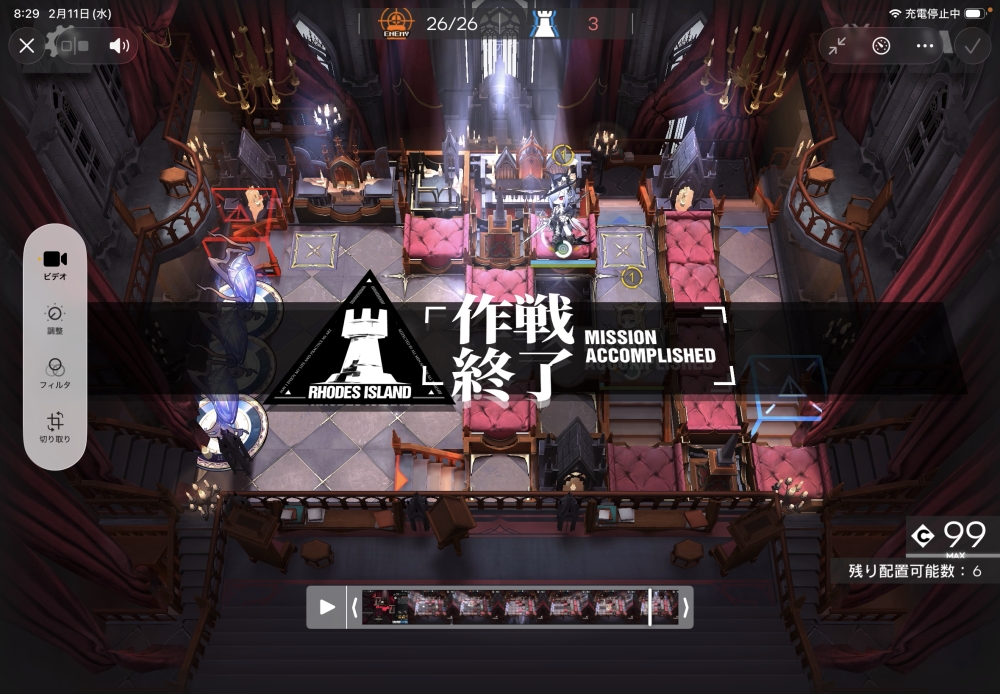Play the recorded video clip
Image resolution: width=1000 pixels, height=694 pixels.
(327, 607)
